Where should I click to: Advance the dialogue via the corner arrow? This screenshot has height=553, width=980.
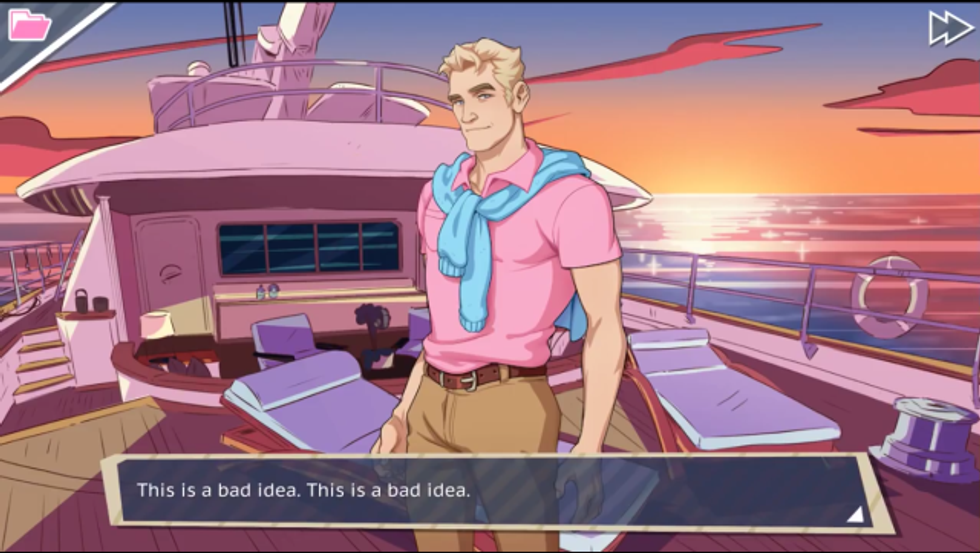pos(854,514)
